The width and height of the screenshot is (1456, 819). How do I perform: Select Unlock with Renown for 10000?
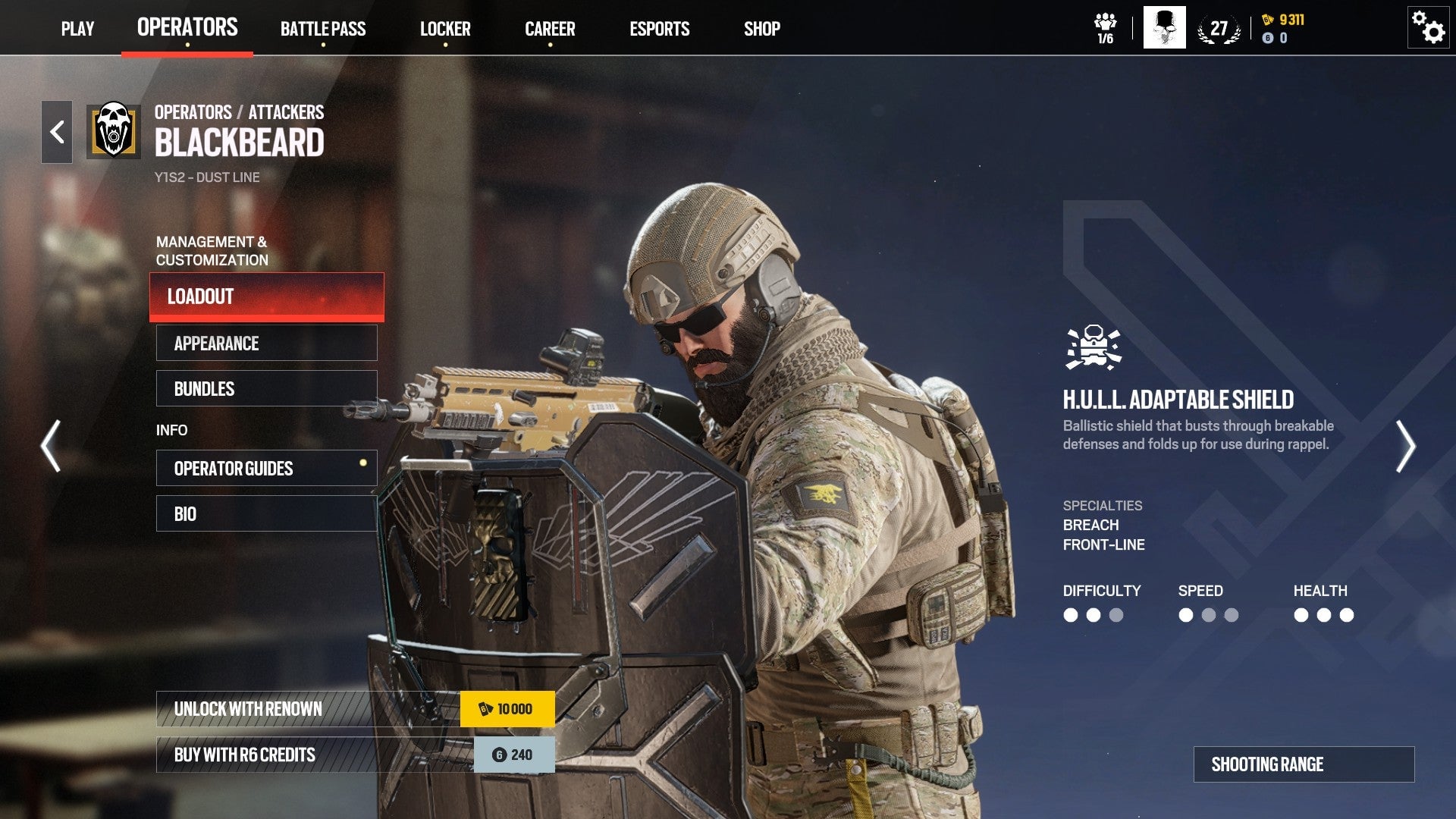point(303,708)
